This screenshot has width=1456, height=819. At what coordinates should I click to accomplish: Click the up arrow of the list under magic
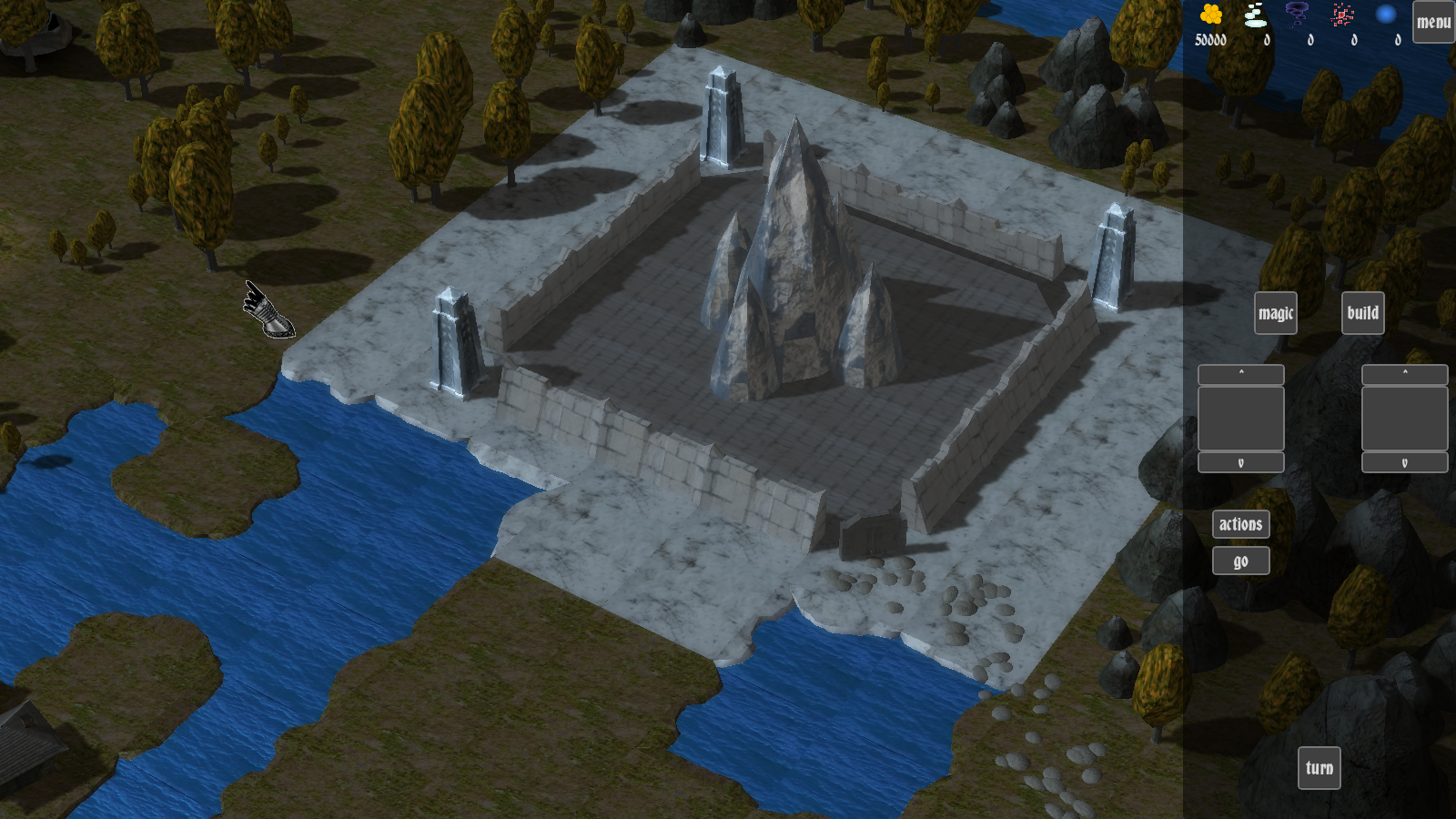click(1240, 374)
